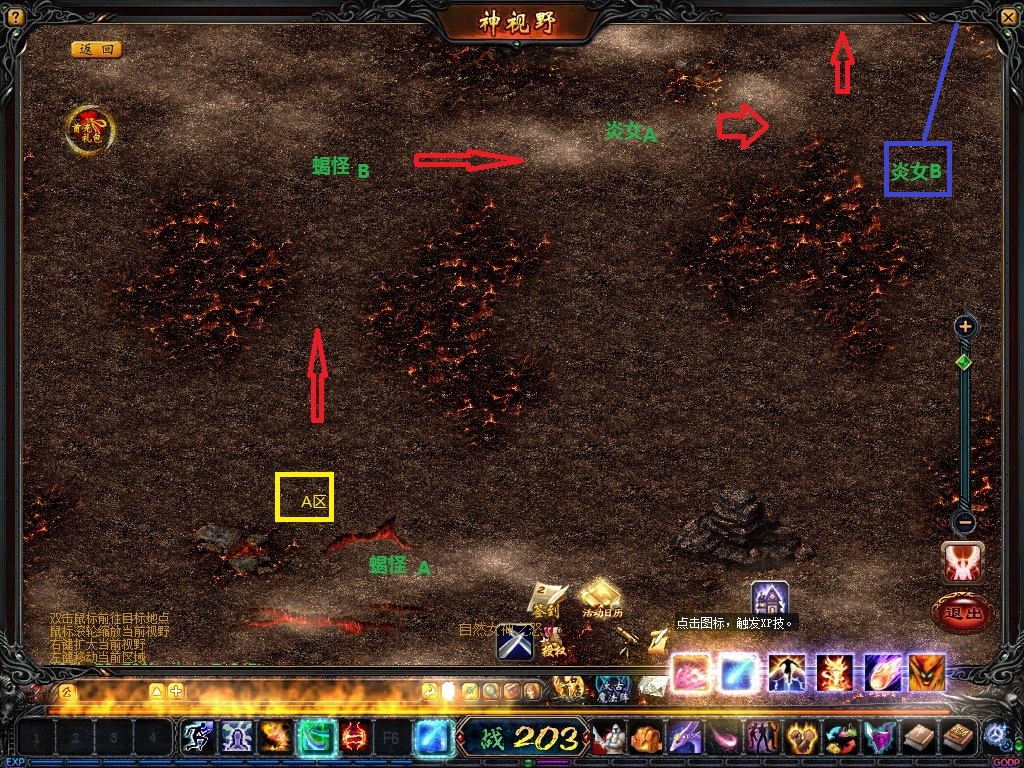Open the armored knight character icon
Image resolution: width=1024 pixels, height=768 pixels.
pos(609,738)
